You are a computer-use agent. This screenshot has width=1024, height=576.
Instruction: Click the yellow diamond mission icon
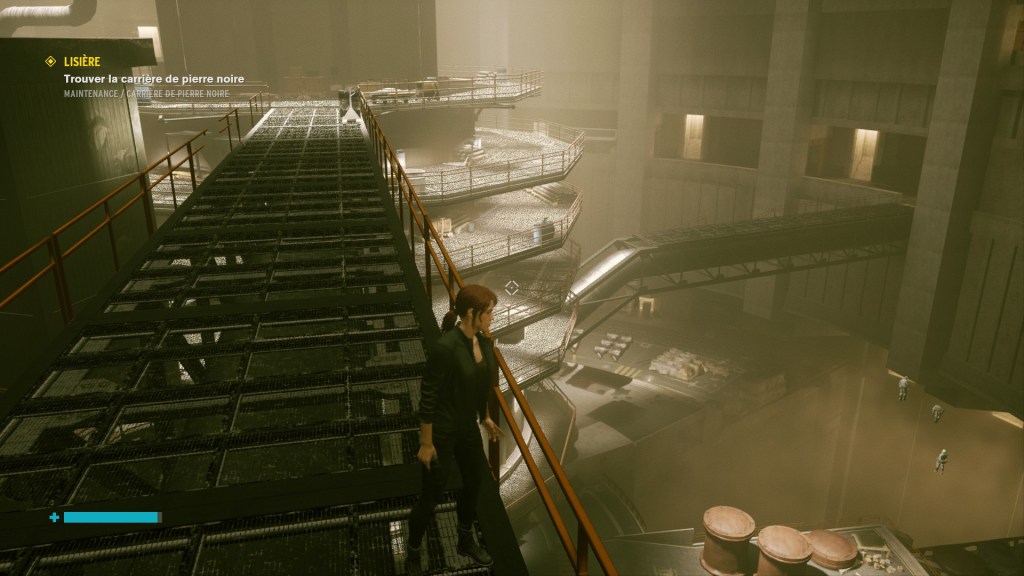coord(50,61)
